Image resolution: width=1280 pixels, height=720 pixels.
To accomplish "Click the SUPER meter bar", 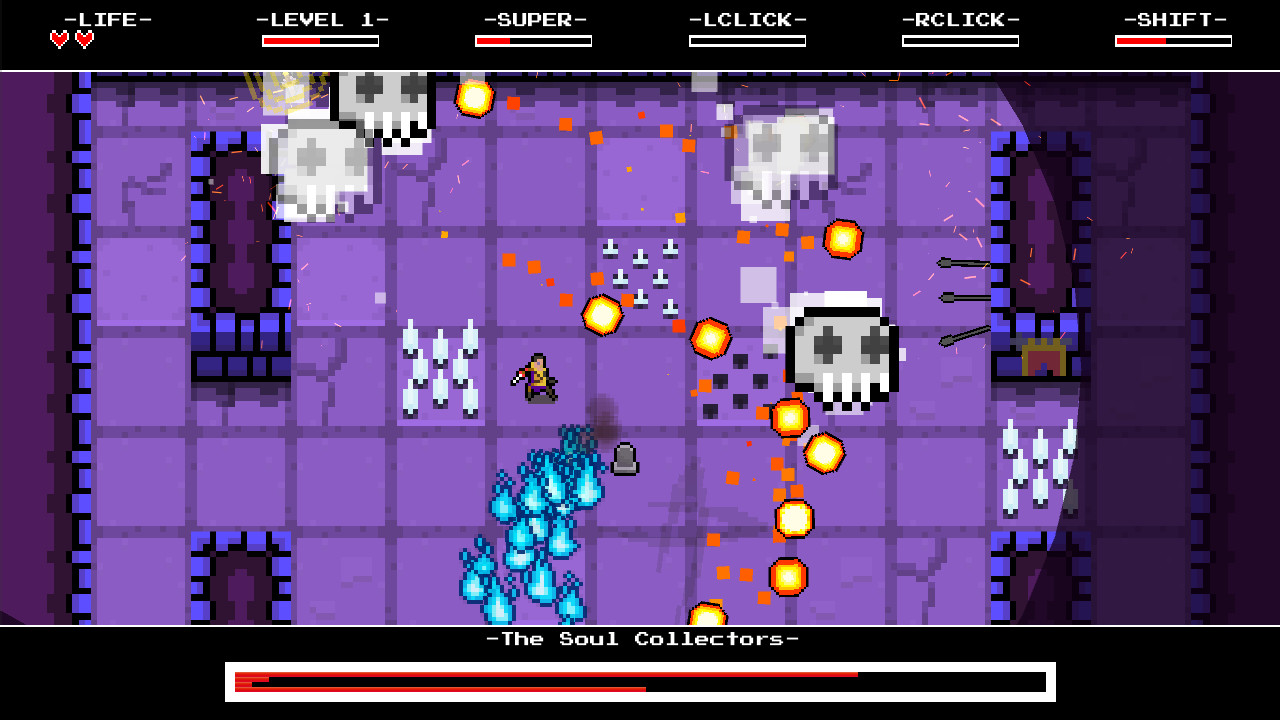I will 534,40.
